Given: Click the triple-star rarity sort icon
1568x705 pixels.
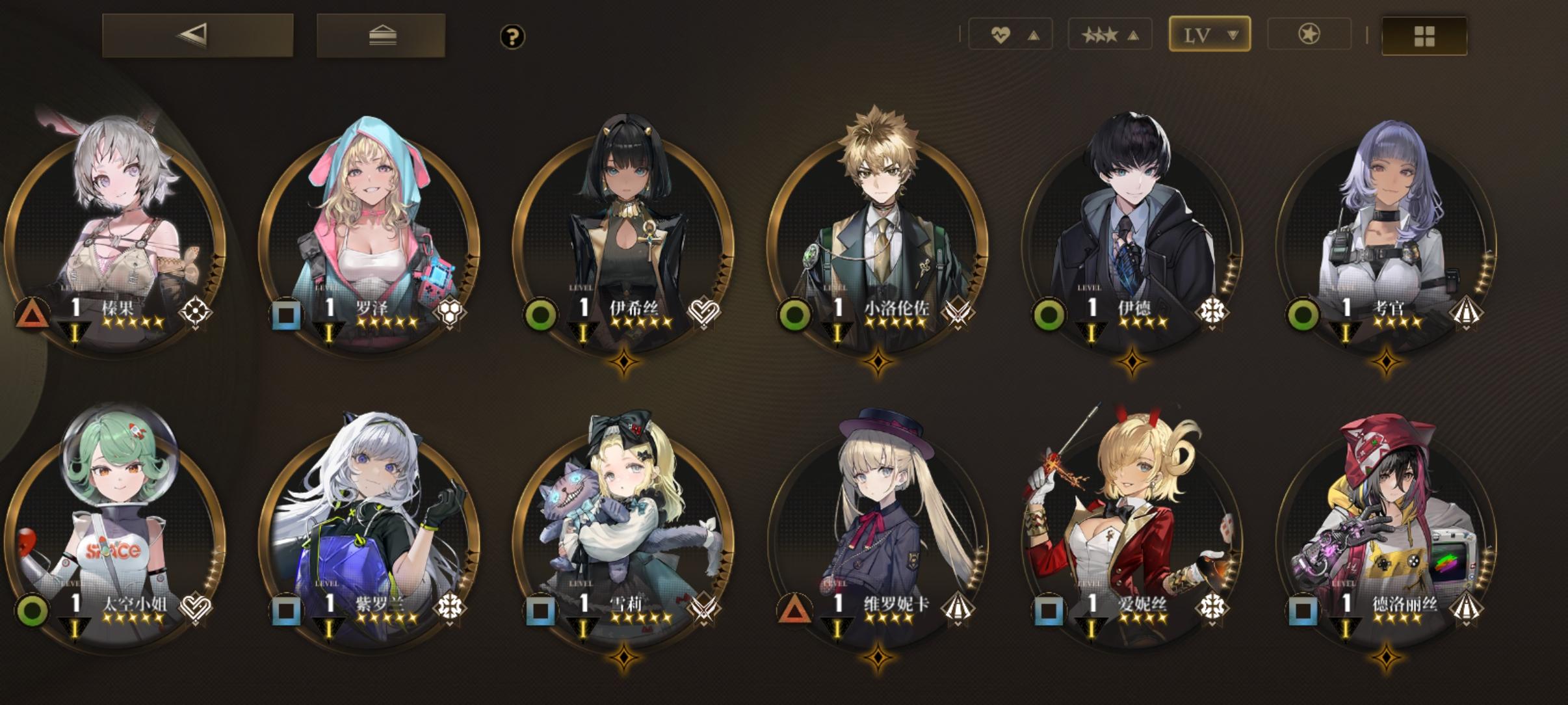Looking at the screenshot, I should (x=1105, y=34).
